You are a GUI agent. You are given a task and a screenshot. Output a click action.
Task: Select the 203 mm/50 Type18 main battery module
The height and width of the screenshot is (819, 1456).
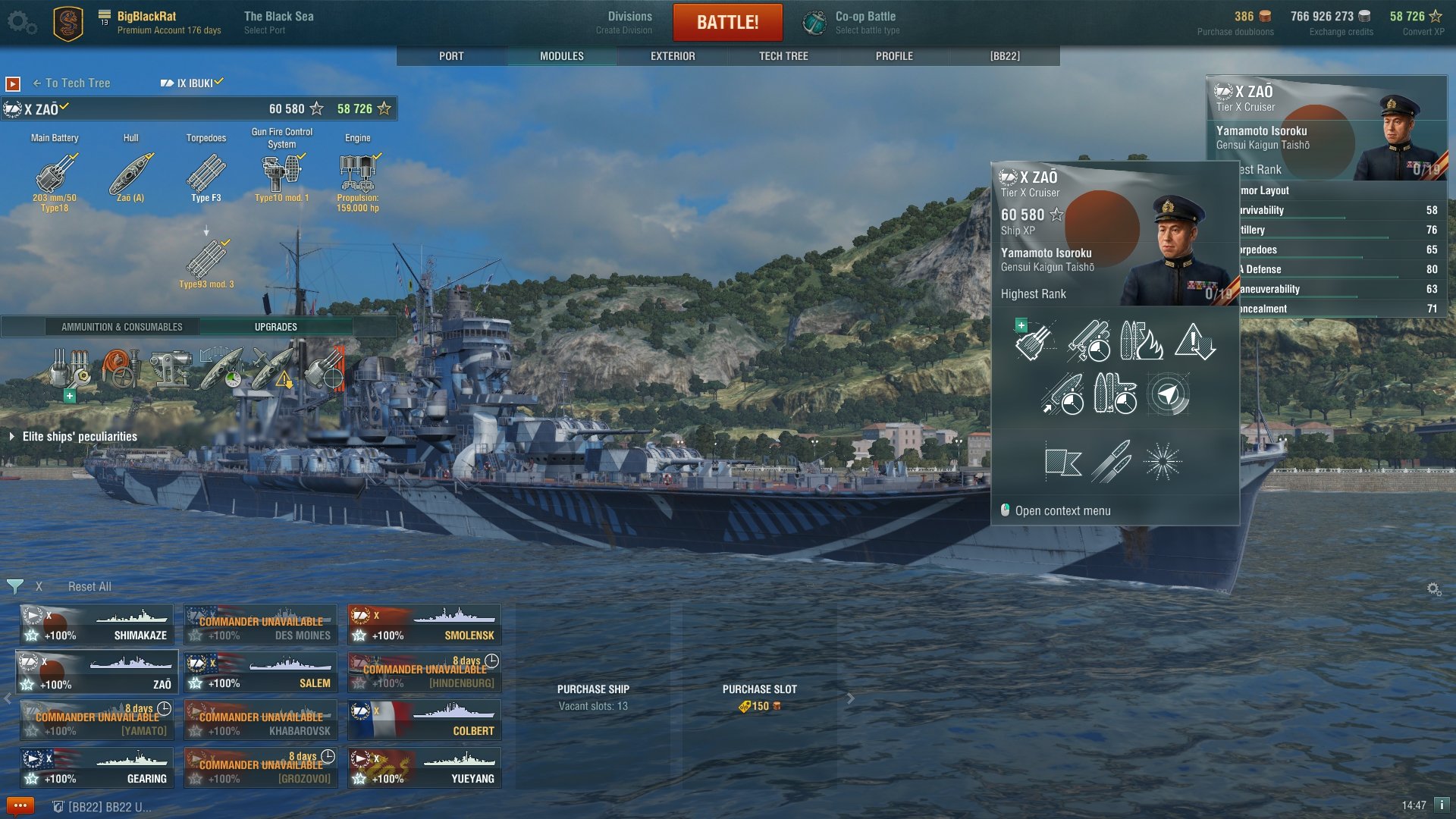click(55, 176)
